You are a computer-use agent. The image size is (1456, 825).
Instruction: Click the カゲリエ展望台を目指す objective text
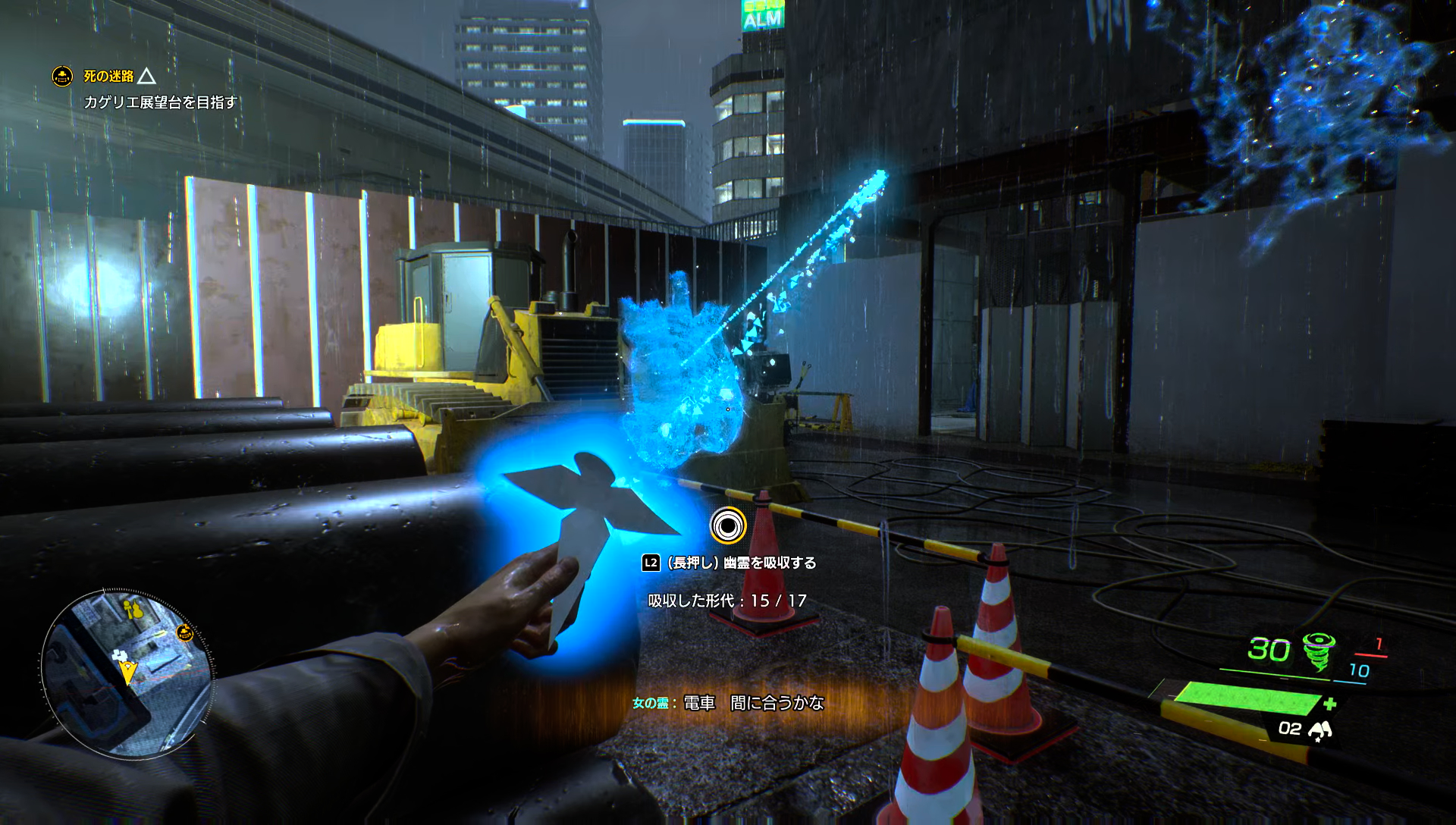pos(160,102)
